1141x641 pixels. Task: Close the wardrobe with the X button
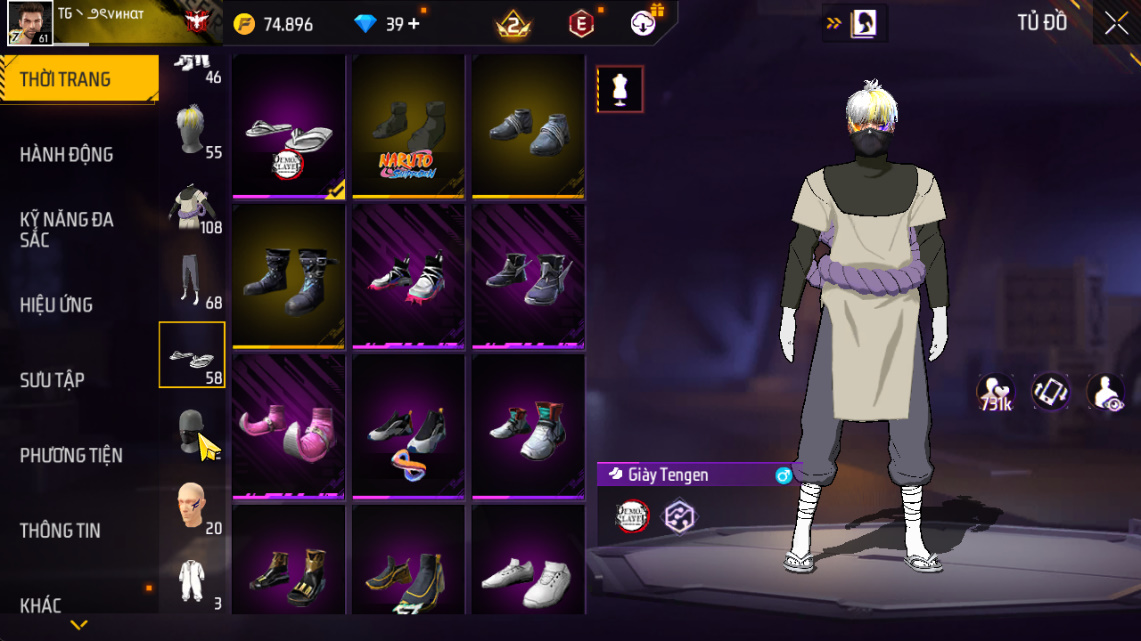click(1116, 24)
